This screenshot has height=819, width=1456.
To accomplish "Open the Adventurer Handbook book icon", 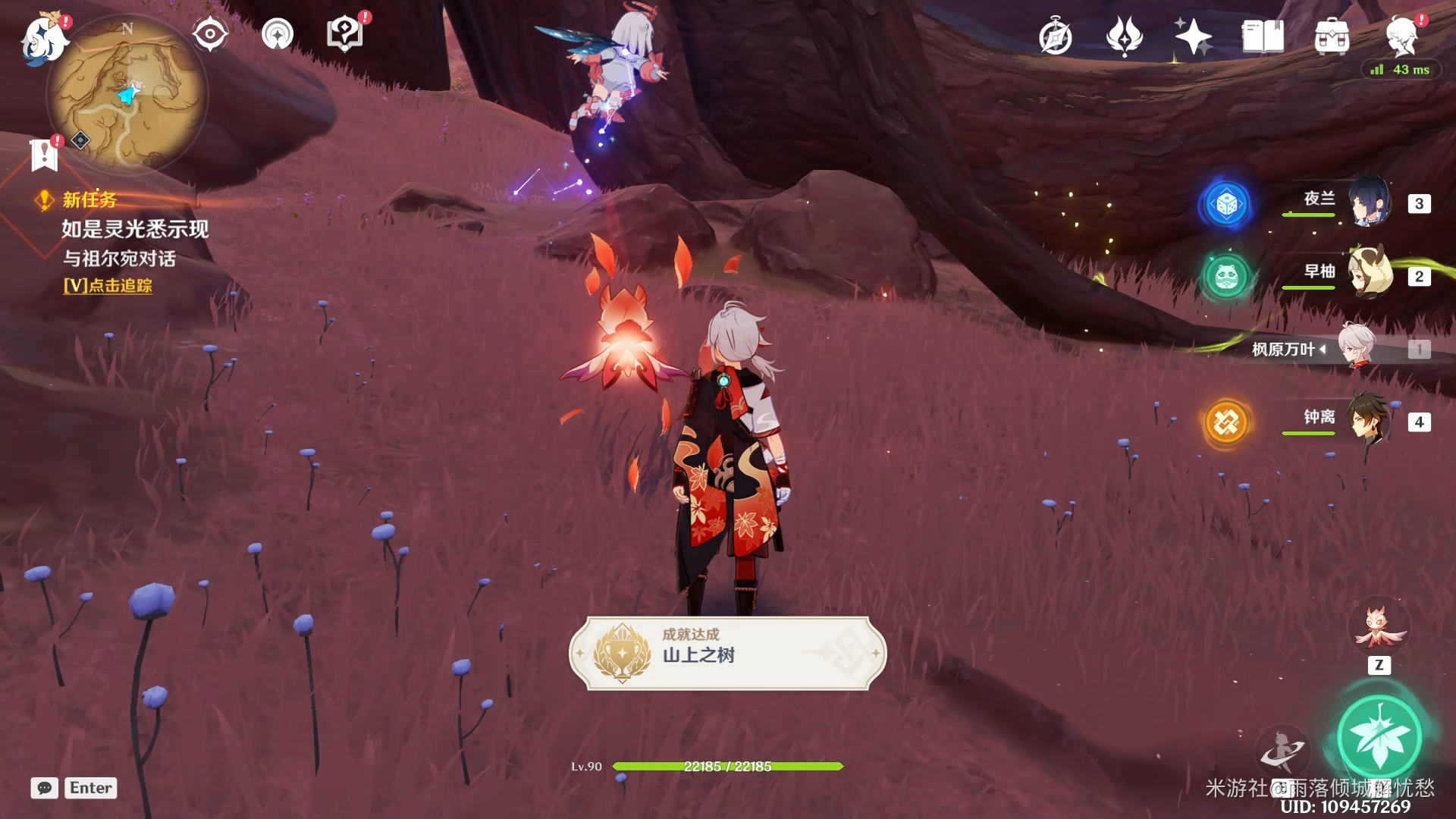I will pos(1263,36).
